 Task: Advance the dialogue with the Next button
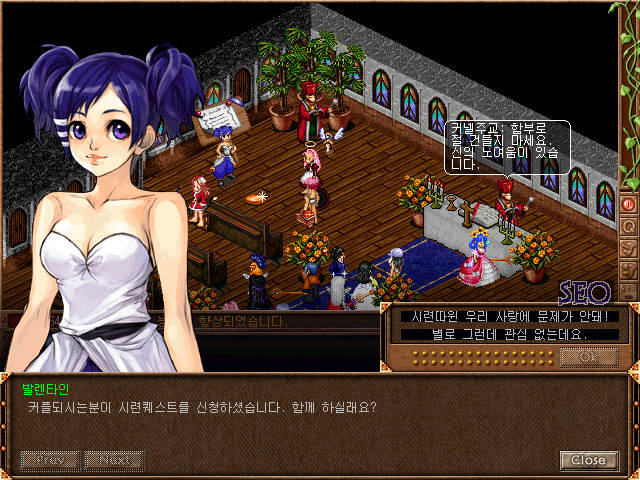click(114, 460)
